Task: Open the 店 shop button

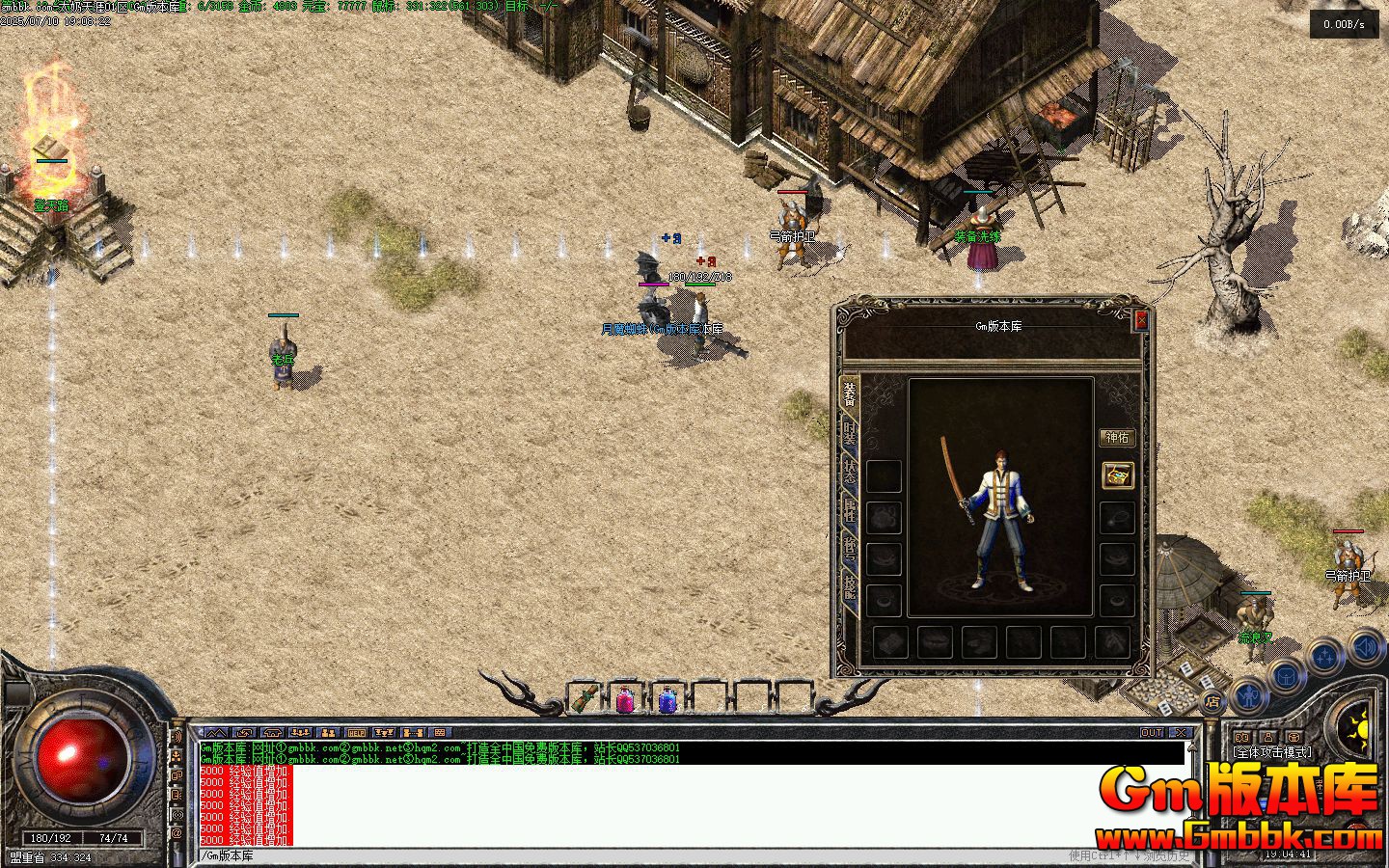Action: click(1212, 701)
